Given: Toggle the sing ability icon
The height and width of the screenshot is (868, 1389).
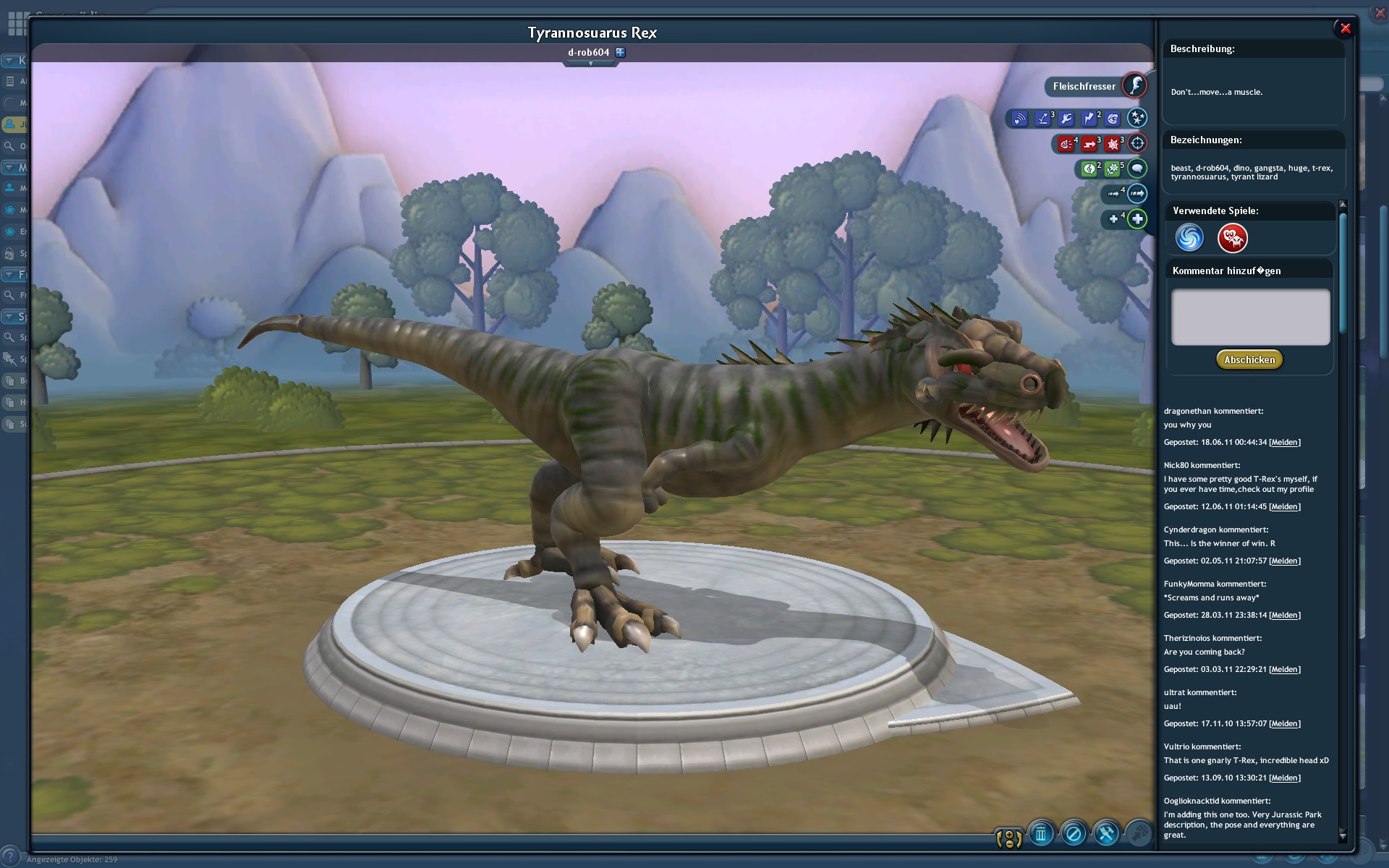Looking at the screenshot, I should [1090, 169].
